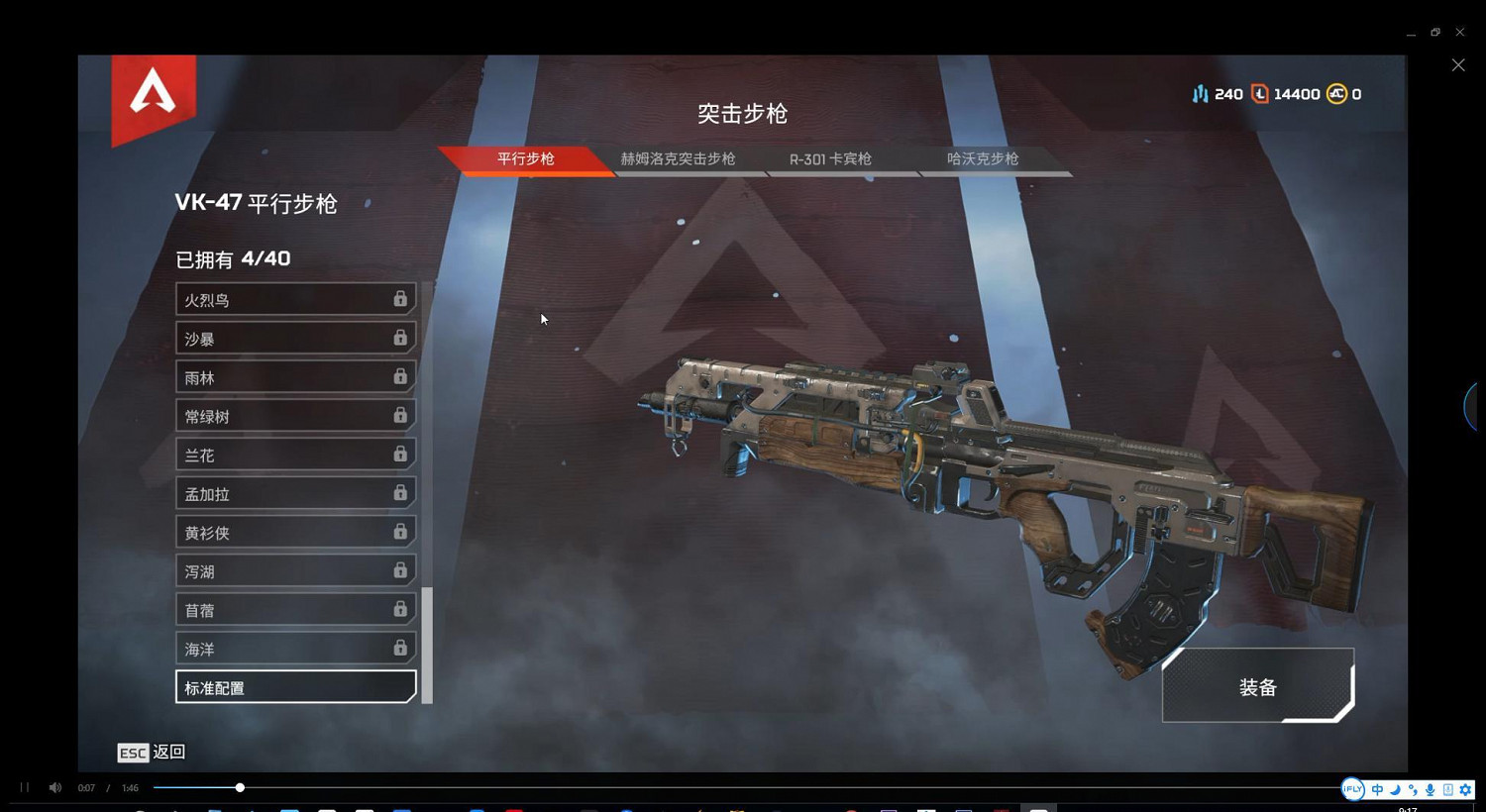Click the Apex Coins icon showing 0

(1336, 93)
